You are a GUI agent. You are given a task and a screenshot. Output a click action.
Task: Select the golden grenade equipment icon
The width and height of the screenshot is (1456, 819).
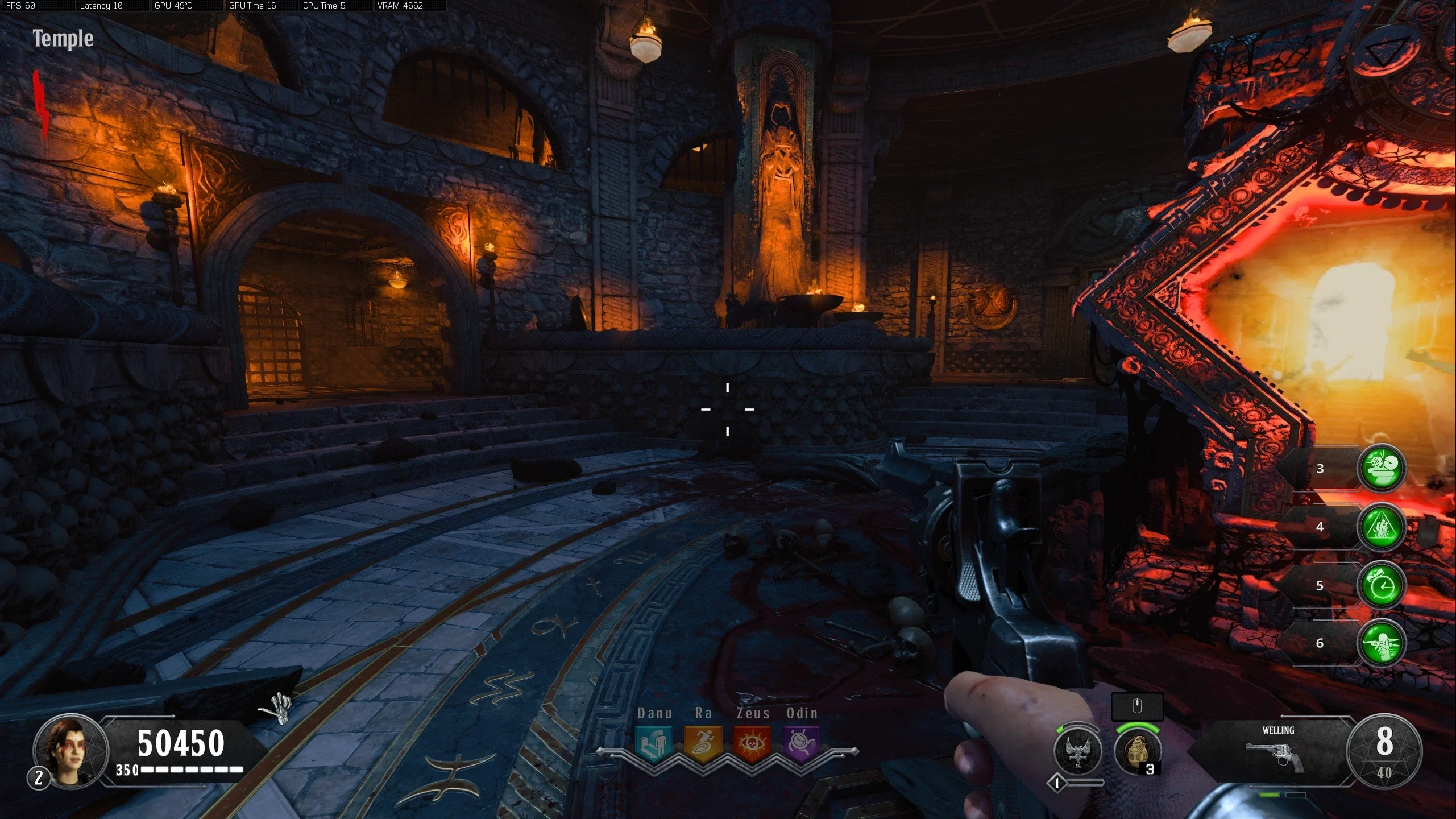click(x=1137, y=751)
